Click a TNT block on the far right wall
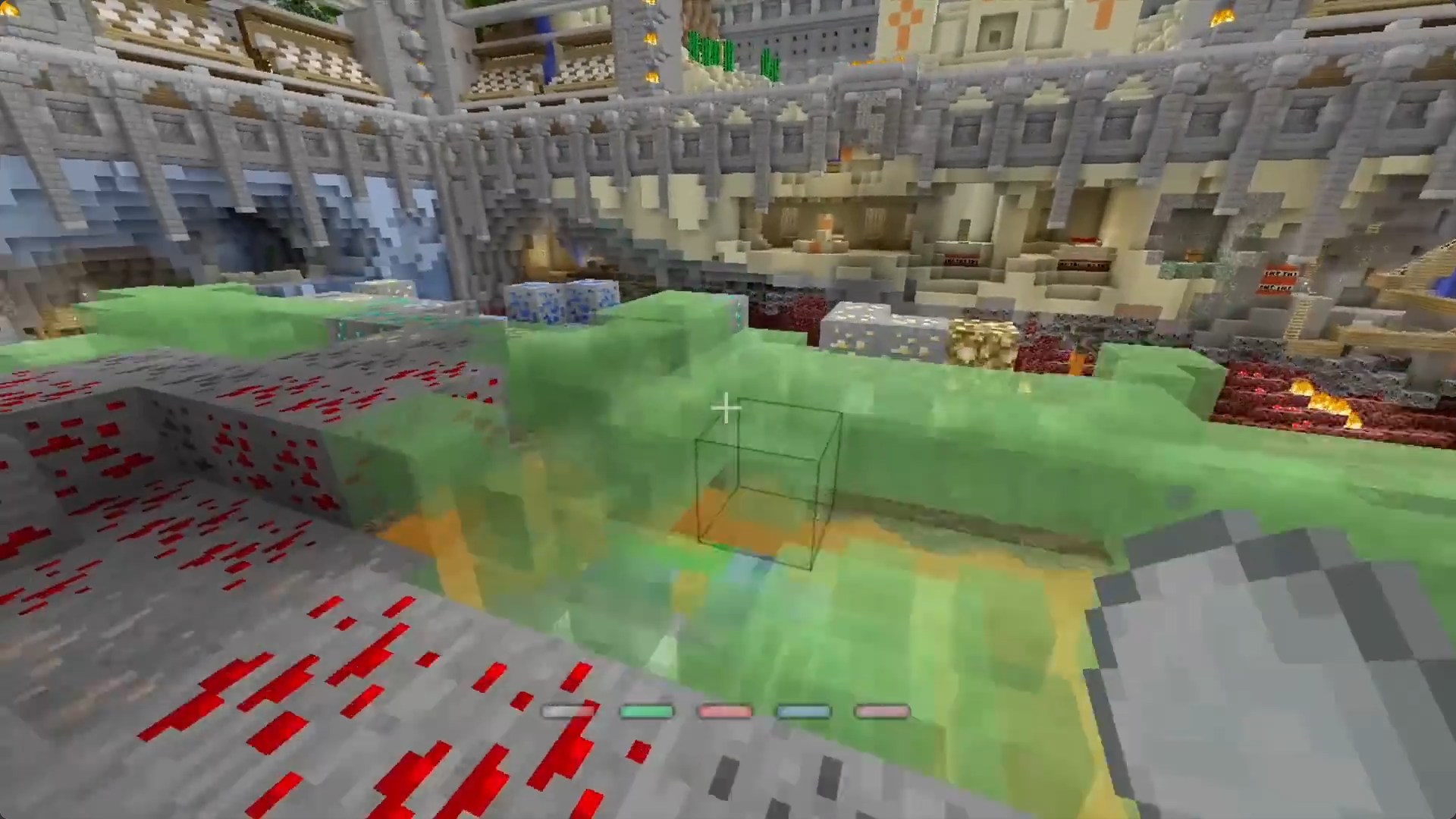Image resolution: width=1456 pixels, height=819 pixels. 1279,280
